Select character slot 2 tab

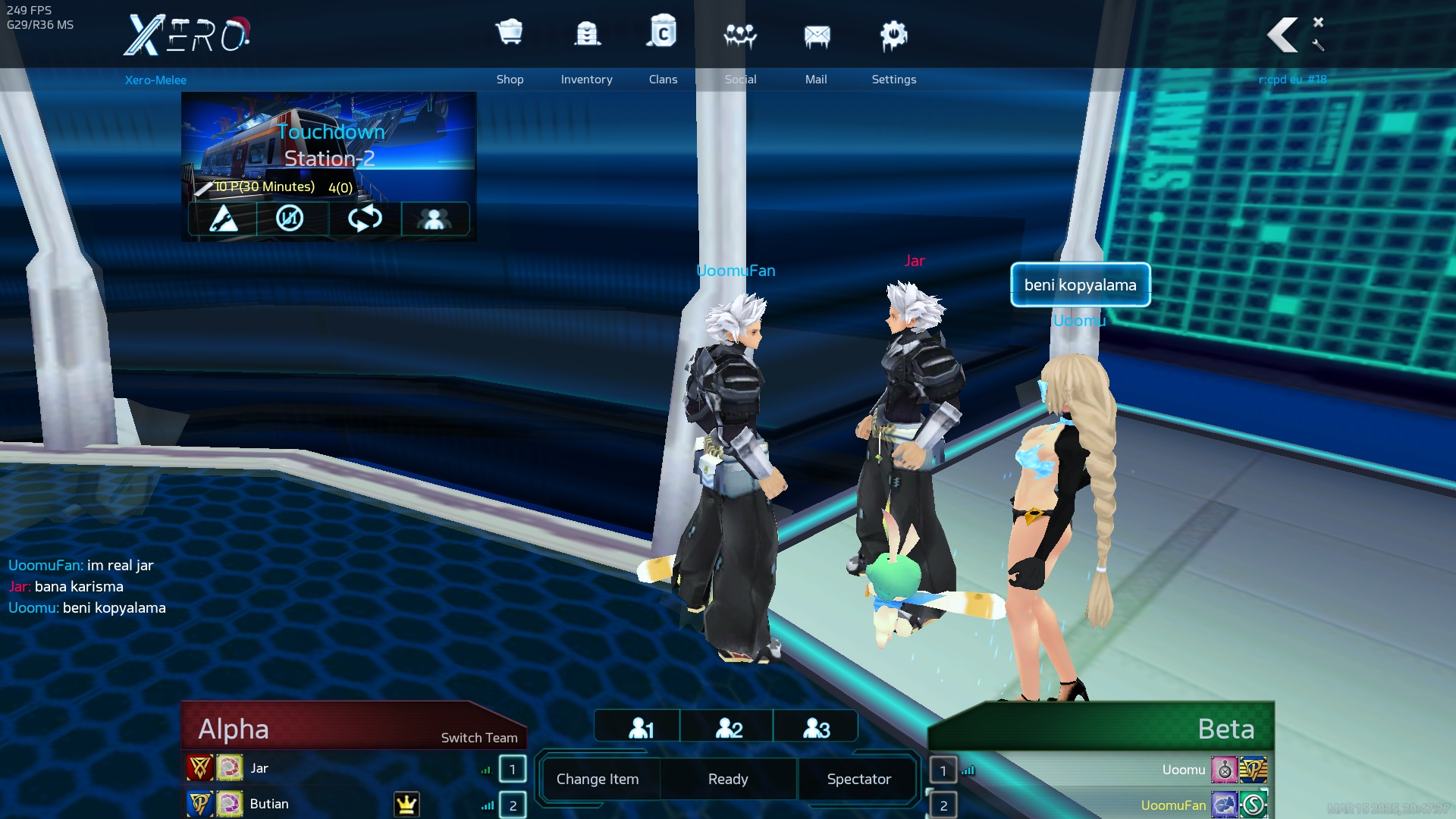[728, 728]
